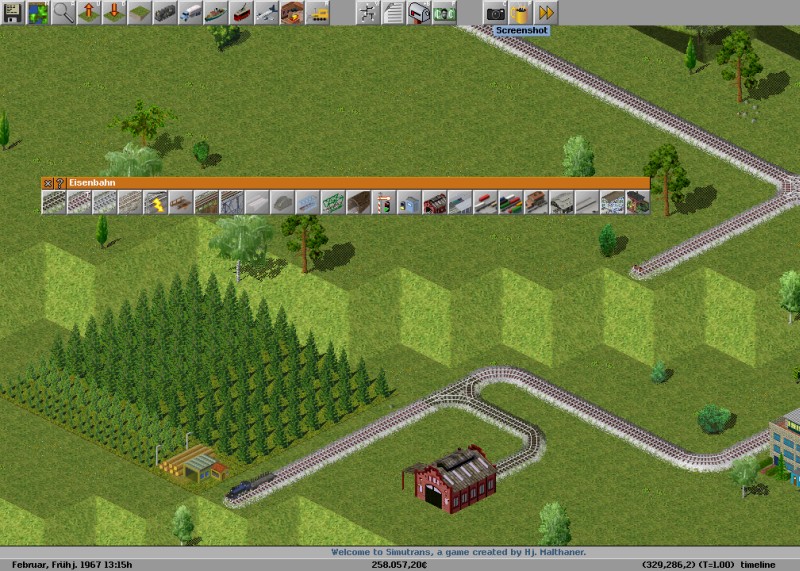
Task: Open help for the Eisenbahn window
Action: [x=59, y=183]
